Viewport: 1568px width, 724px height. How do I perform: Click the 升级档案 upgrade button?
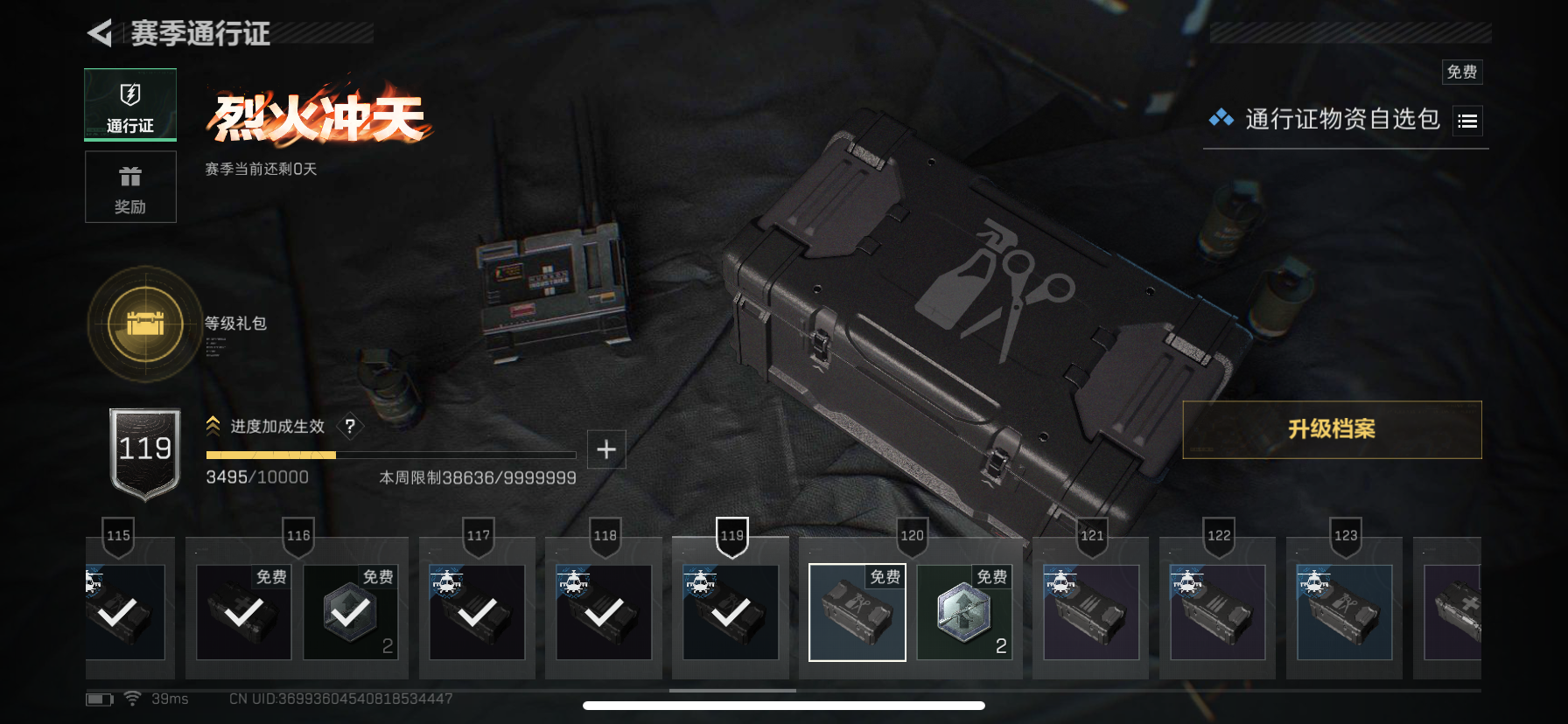tap(1332, 429)
